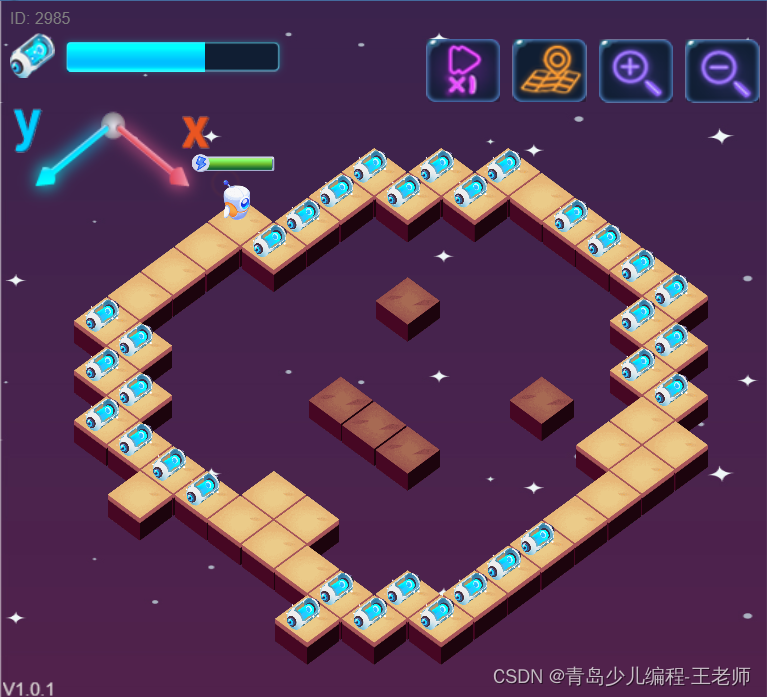Toggle the x1 playback speed button
This screenshot has width=767, height=697.
462,70
